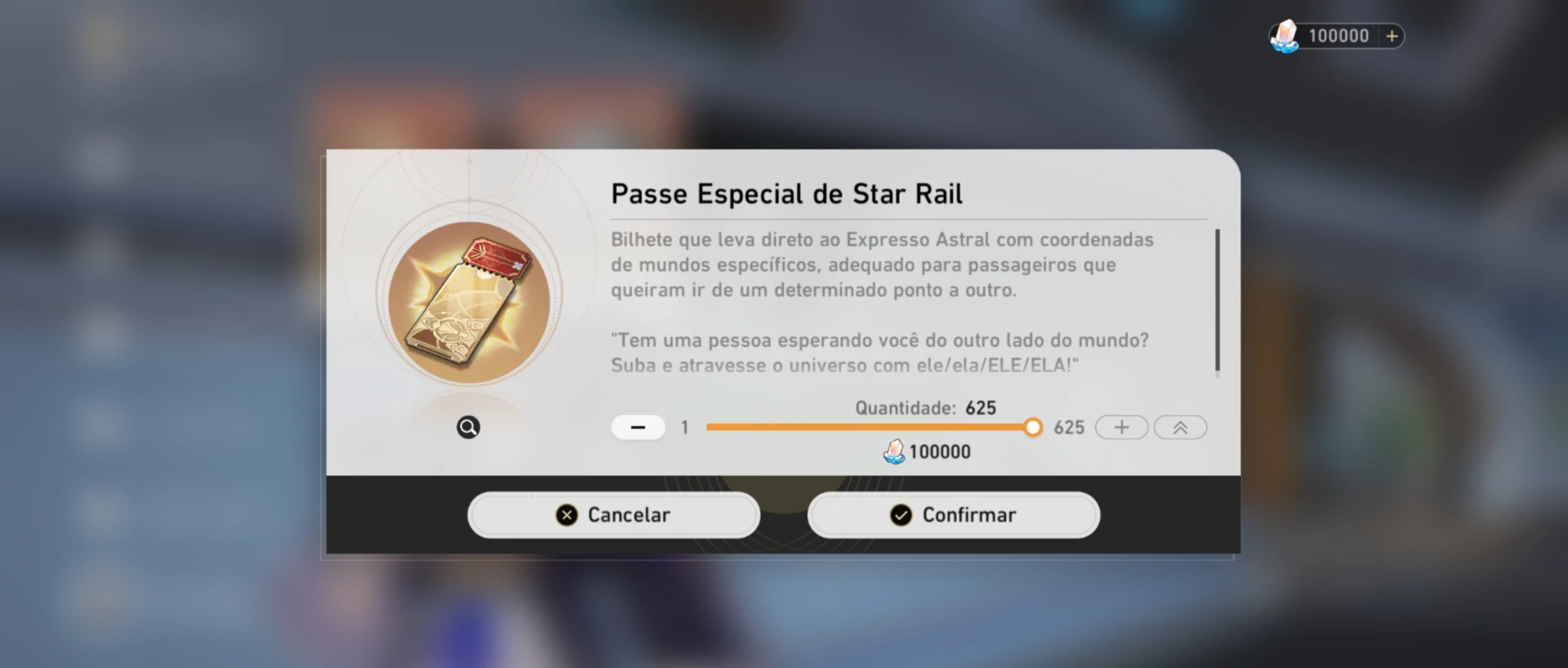
Task: Select the Stellar Jade icon in the top bar
Action: pyautogui.click(x=1286, y=35)
